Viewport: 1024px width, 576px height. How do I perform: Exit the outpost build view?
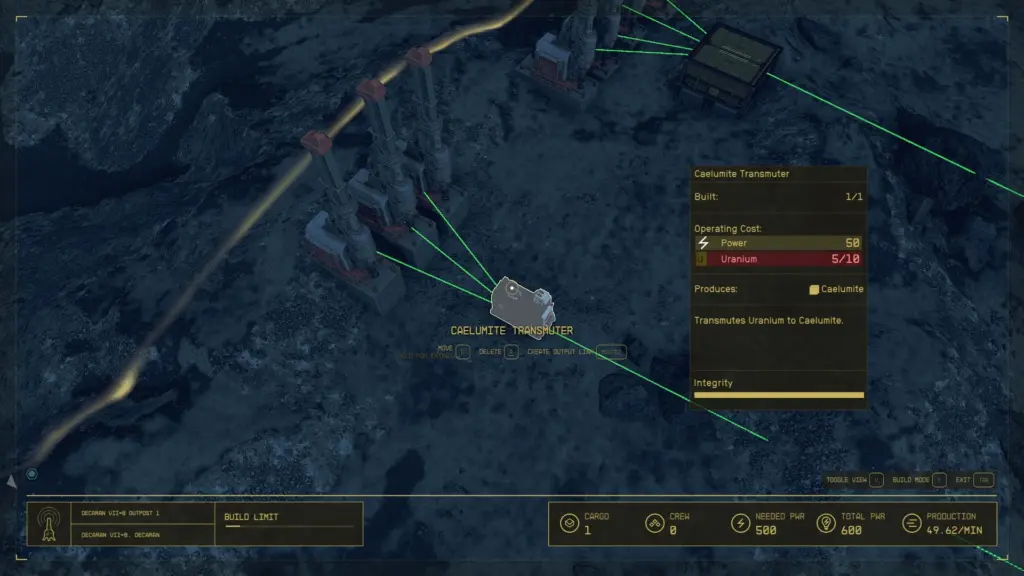click(983, 480)
